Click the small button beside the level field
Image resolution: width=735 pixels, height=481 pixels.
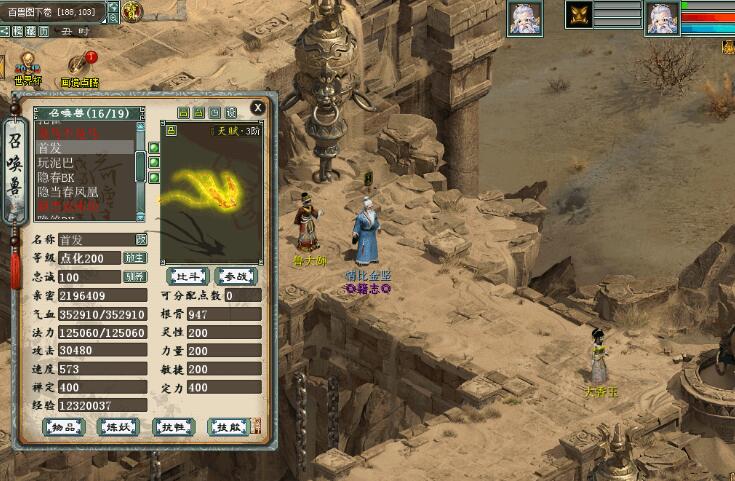(135, 257)
